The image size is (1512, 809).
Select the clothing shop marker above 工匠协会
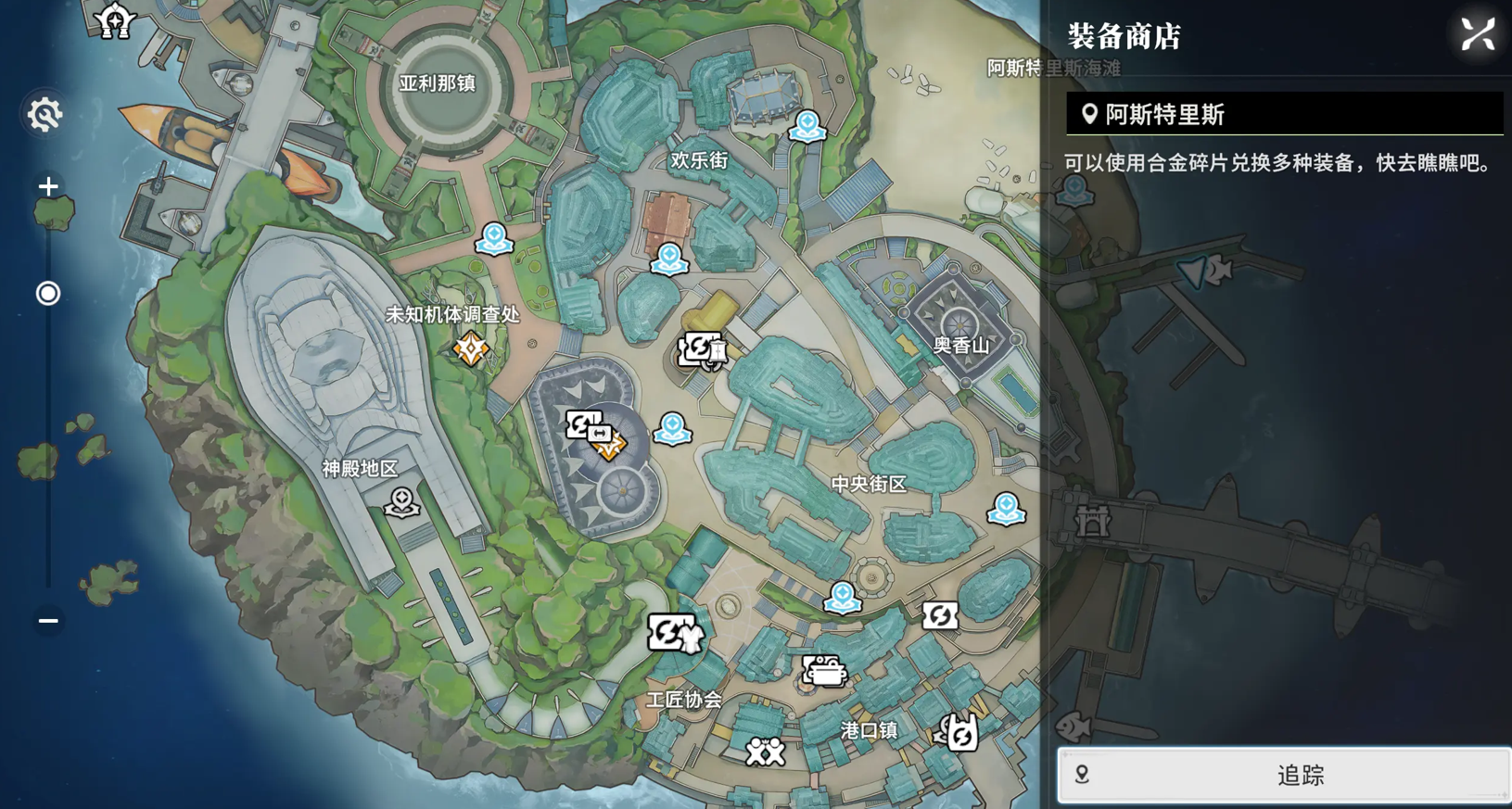[675, 634]
